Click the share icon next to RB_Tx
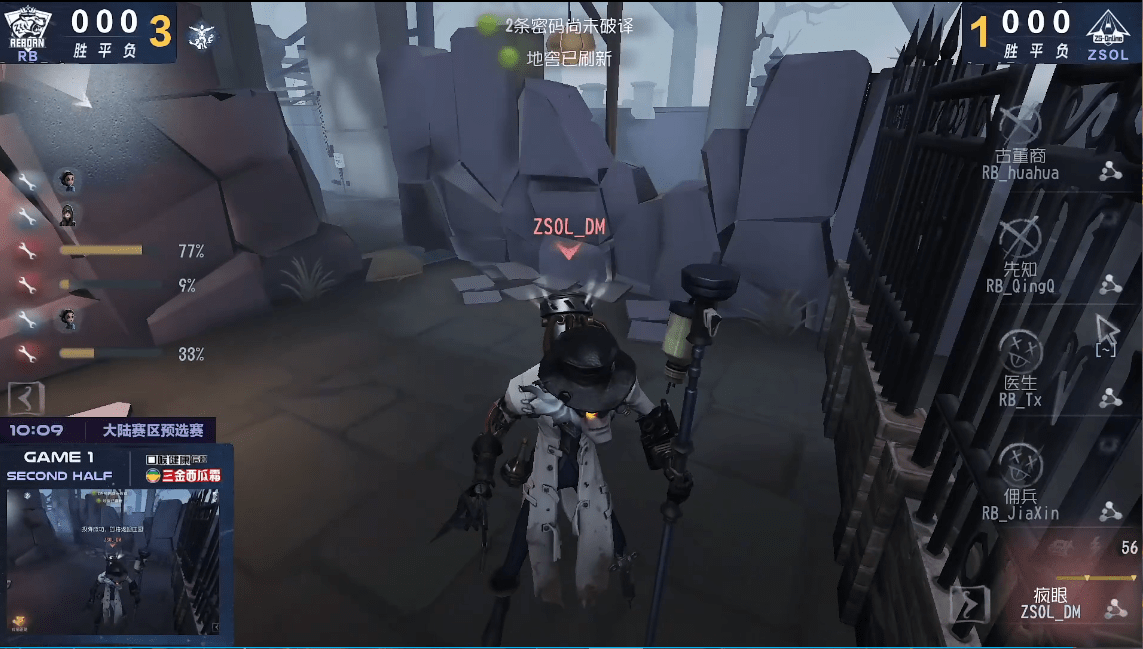The width and height of the screenshot is (1143, 649). tap(1108, 399)
